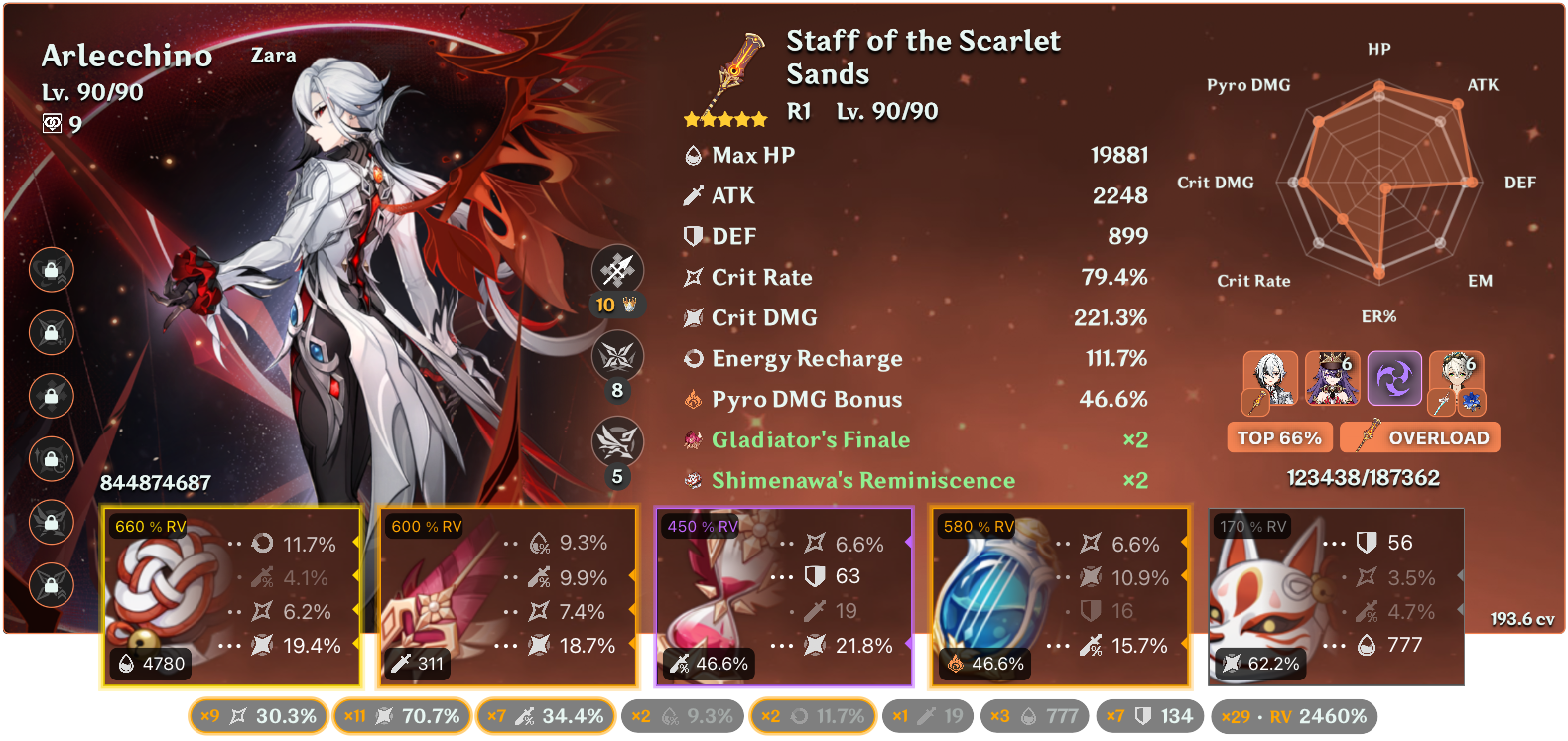Viewport: 1568px width, 741px height.
Task: Click the Pyro DMG Bonus flame icon
Action: [695, 399]
